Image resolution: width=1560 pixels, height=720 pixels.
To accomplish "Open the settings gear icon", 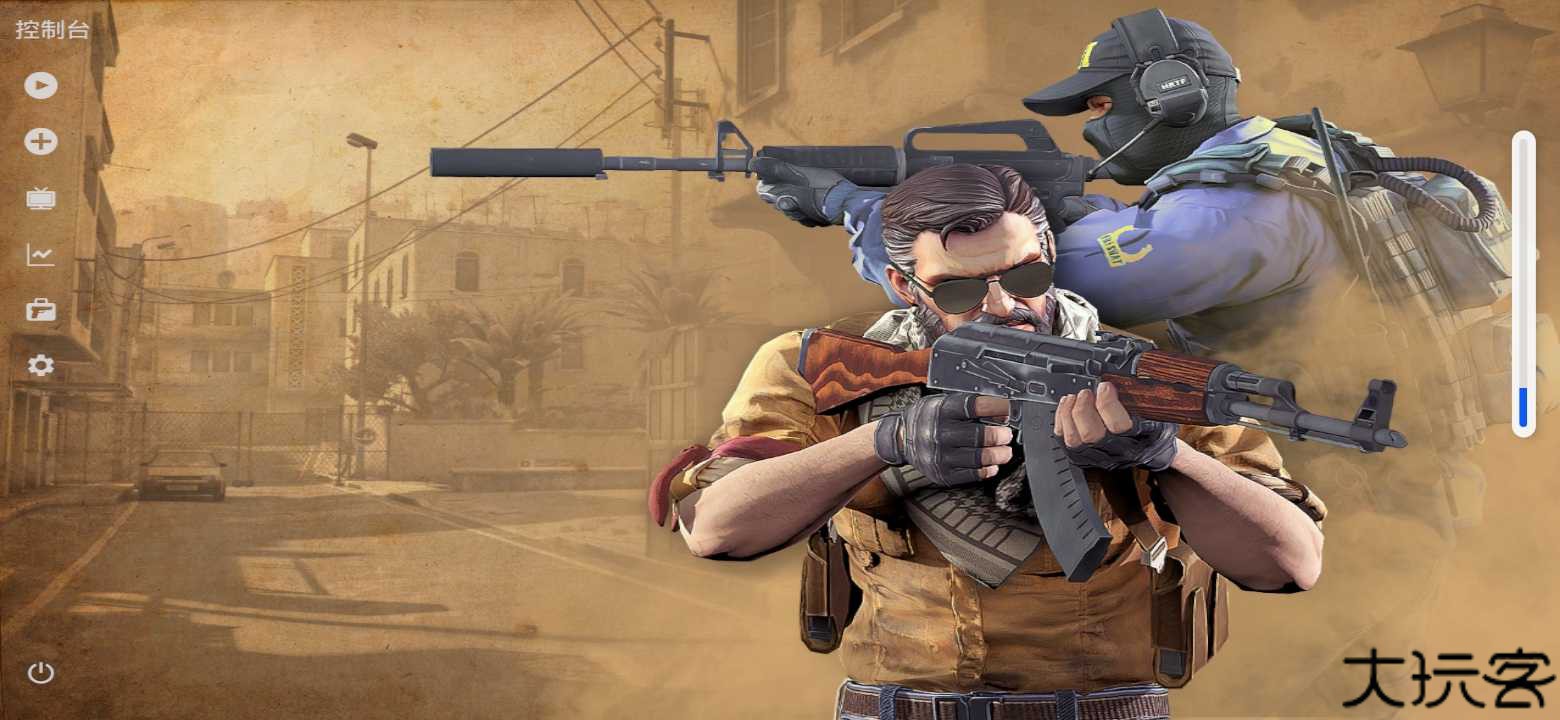I will (x=41, y=366).
